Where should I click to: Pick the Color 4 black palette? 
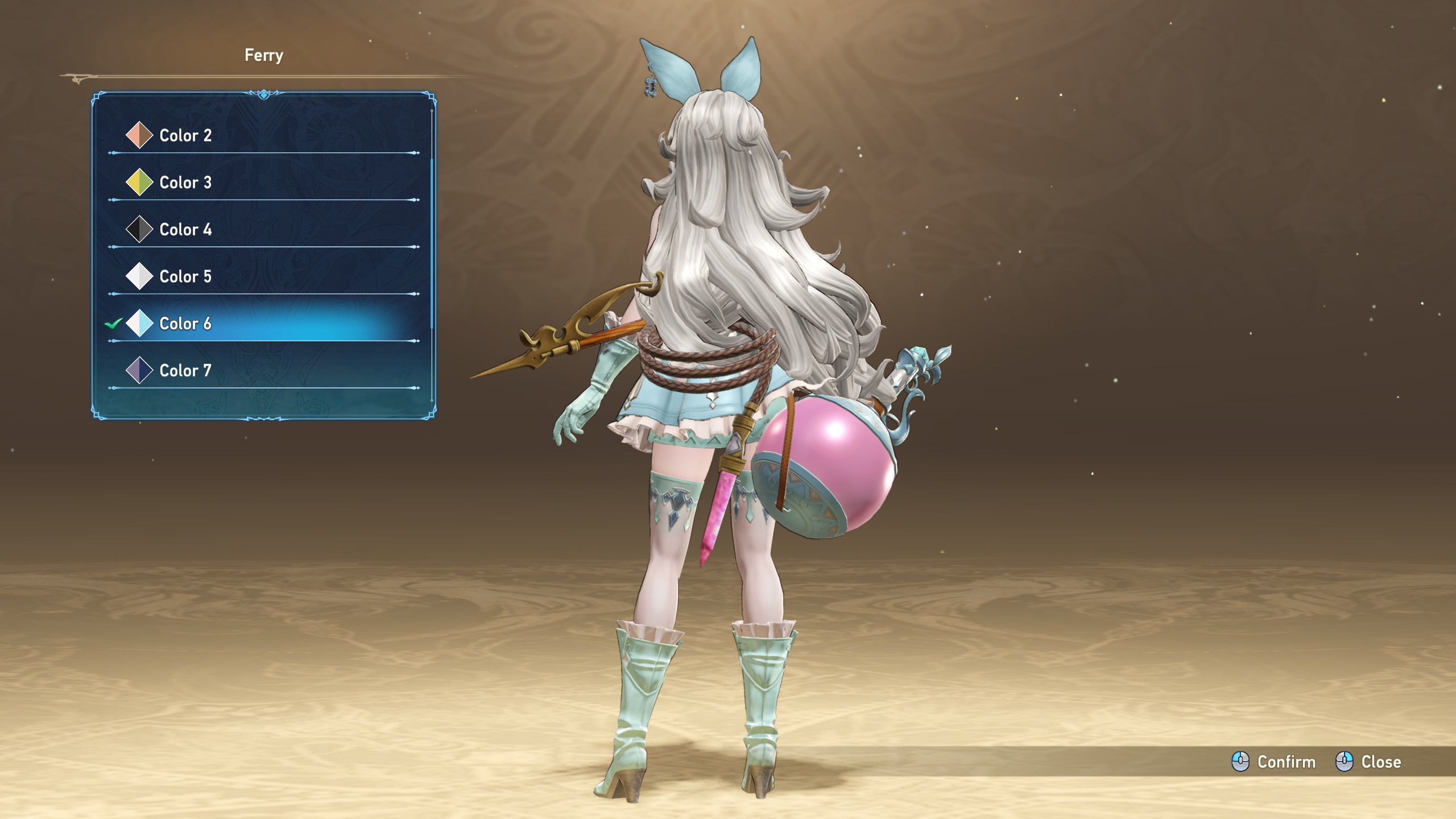[185, 230]
